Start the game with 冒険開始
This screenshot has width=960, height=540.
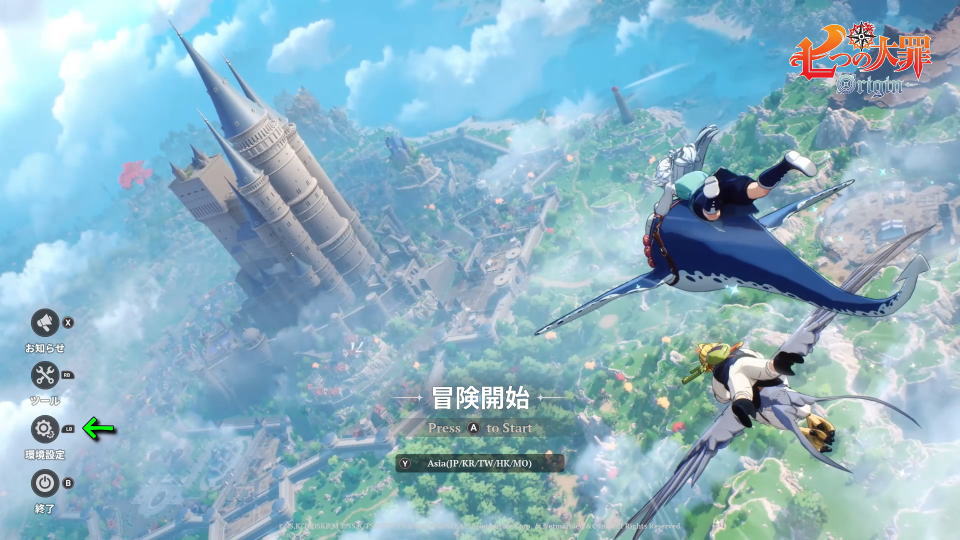480,398
